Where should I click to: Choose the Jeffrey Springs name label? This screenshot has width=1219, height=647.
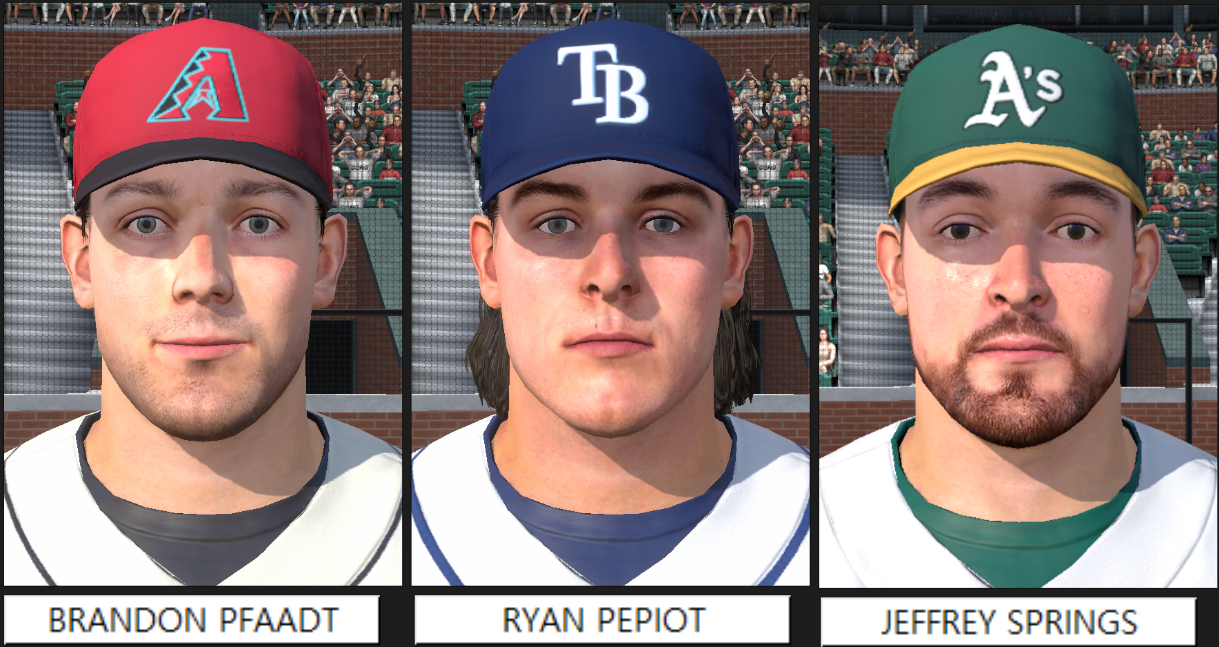click(1008, 622)
